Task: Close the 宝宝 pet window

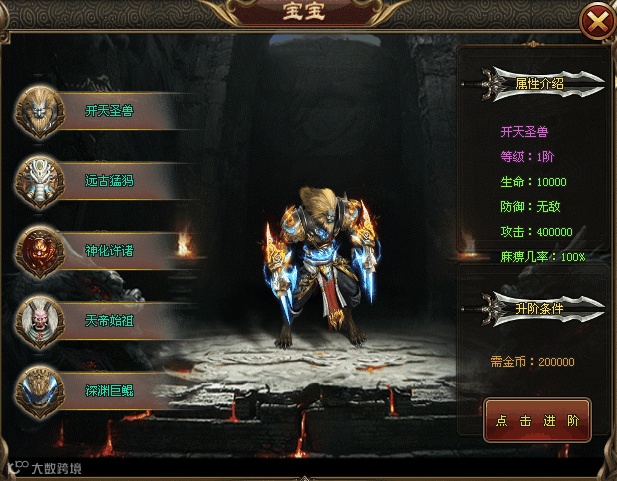Action: pyautogui.click(x=597, y=21)
